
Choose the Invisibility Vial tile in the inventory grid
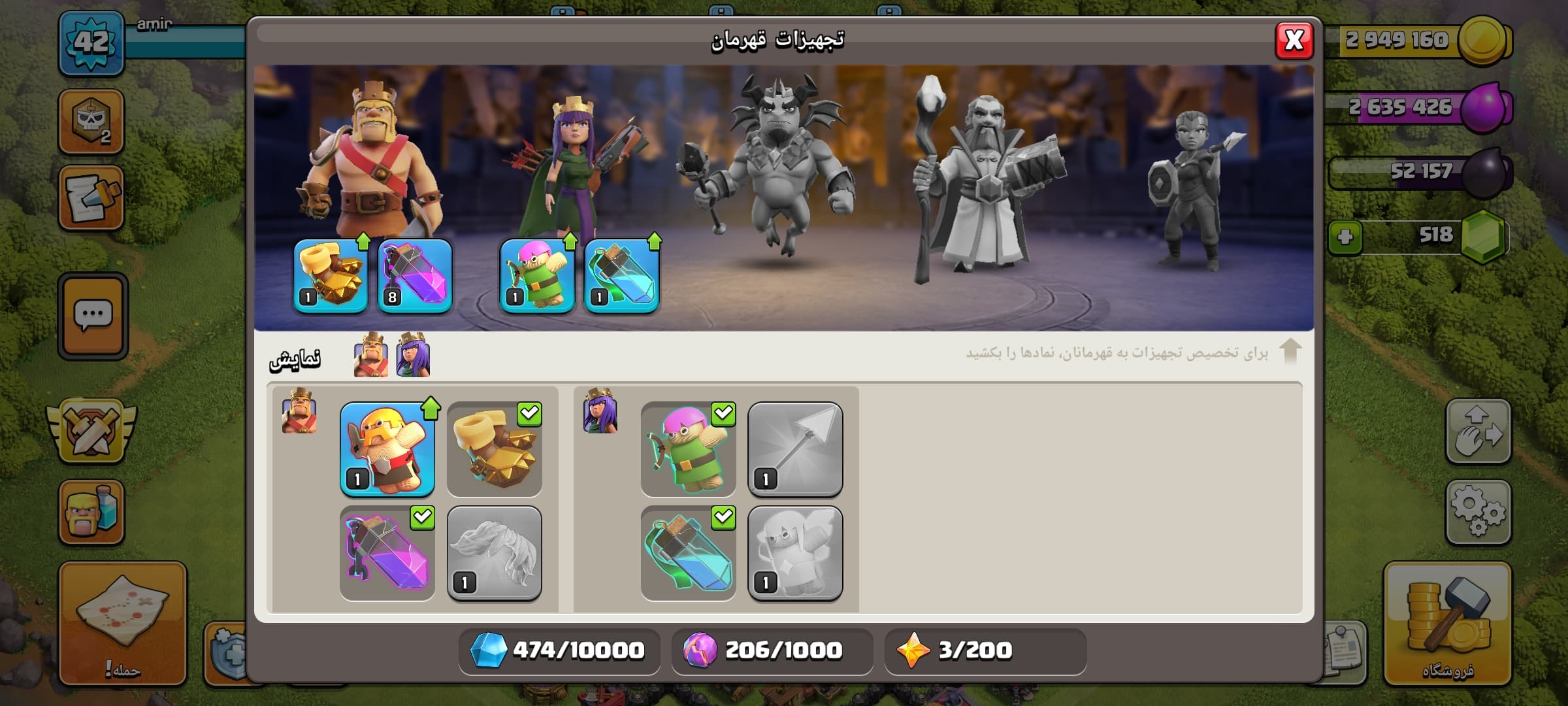point(688,553)
